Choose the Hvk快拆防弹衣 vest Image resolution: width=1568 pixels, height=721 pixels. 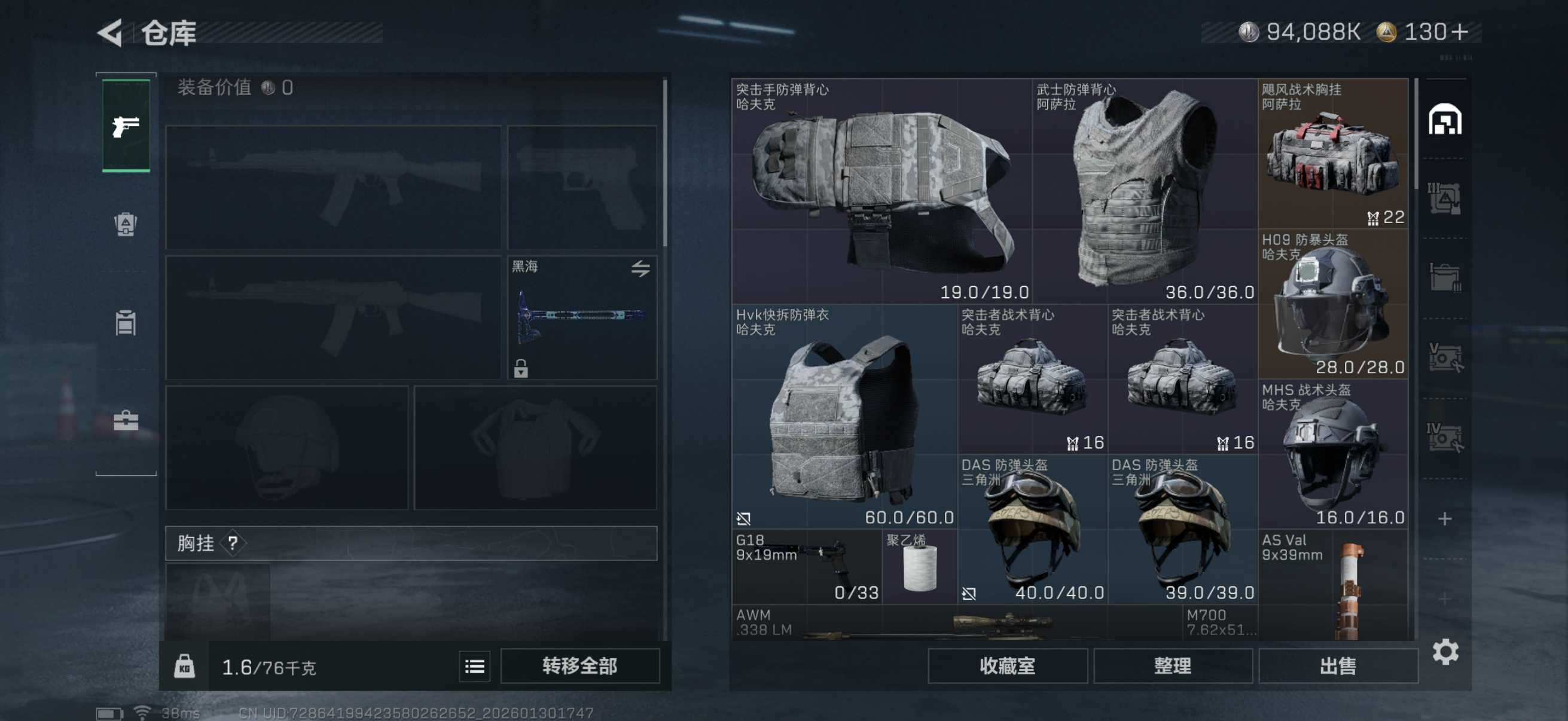coord(844,416)
